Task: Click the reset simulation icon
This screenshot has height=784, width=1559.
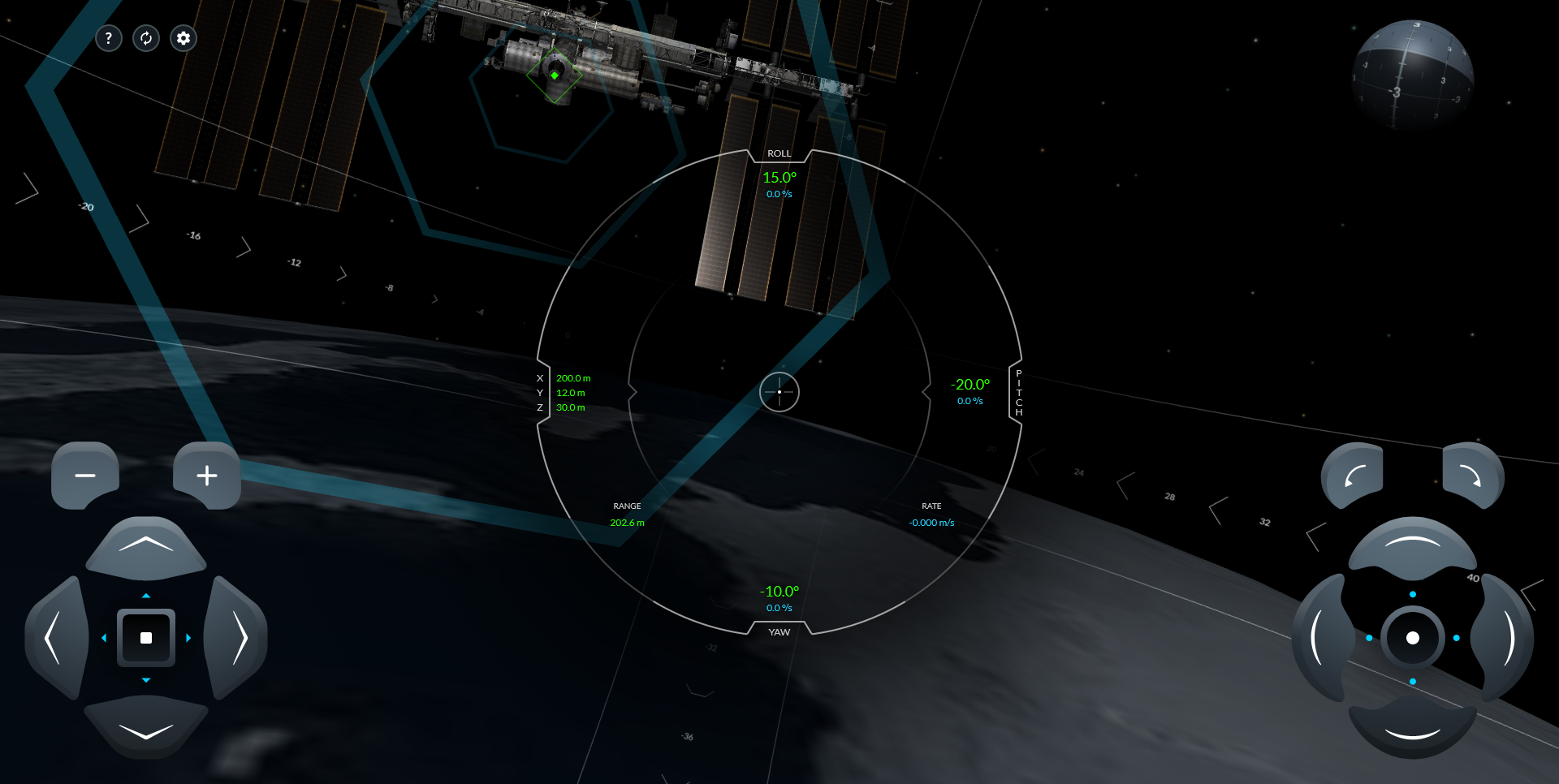Action: tap(146, 38)
